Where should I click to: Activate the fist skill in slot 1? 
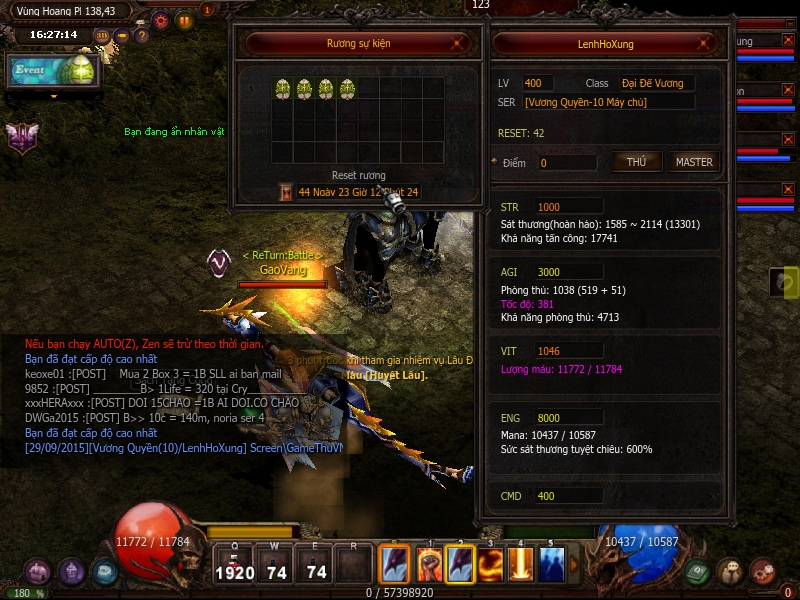pos(430,565)
